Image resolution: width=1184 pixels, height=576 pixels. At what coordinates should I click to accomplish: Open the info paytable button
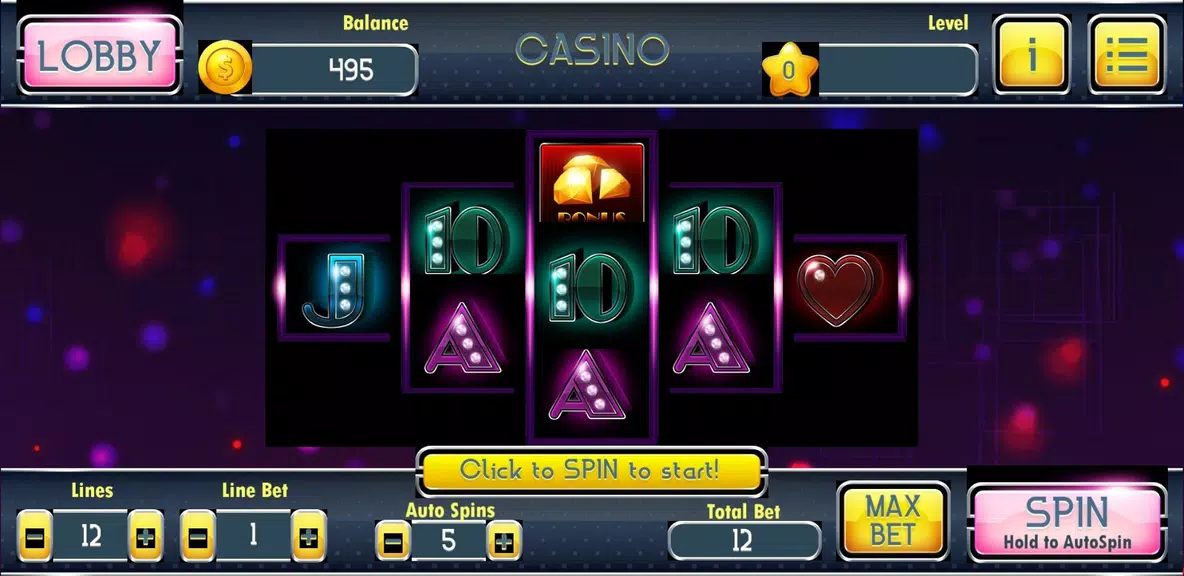point(1031,56)
